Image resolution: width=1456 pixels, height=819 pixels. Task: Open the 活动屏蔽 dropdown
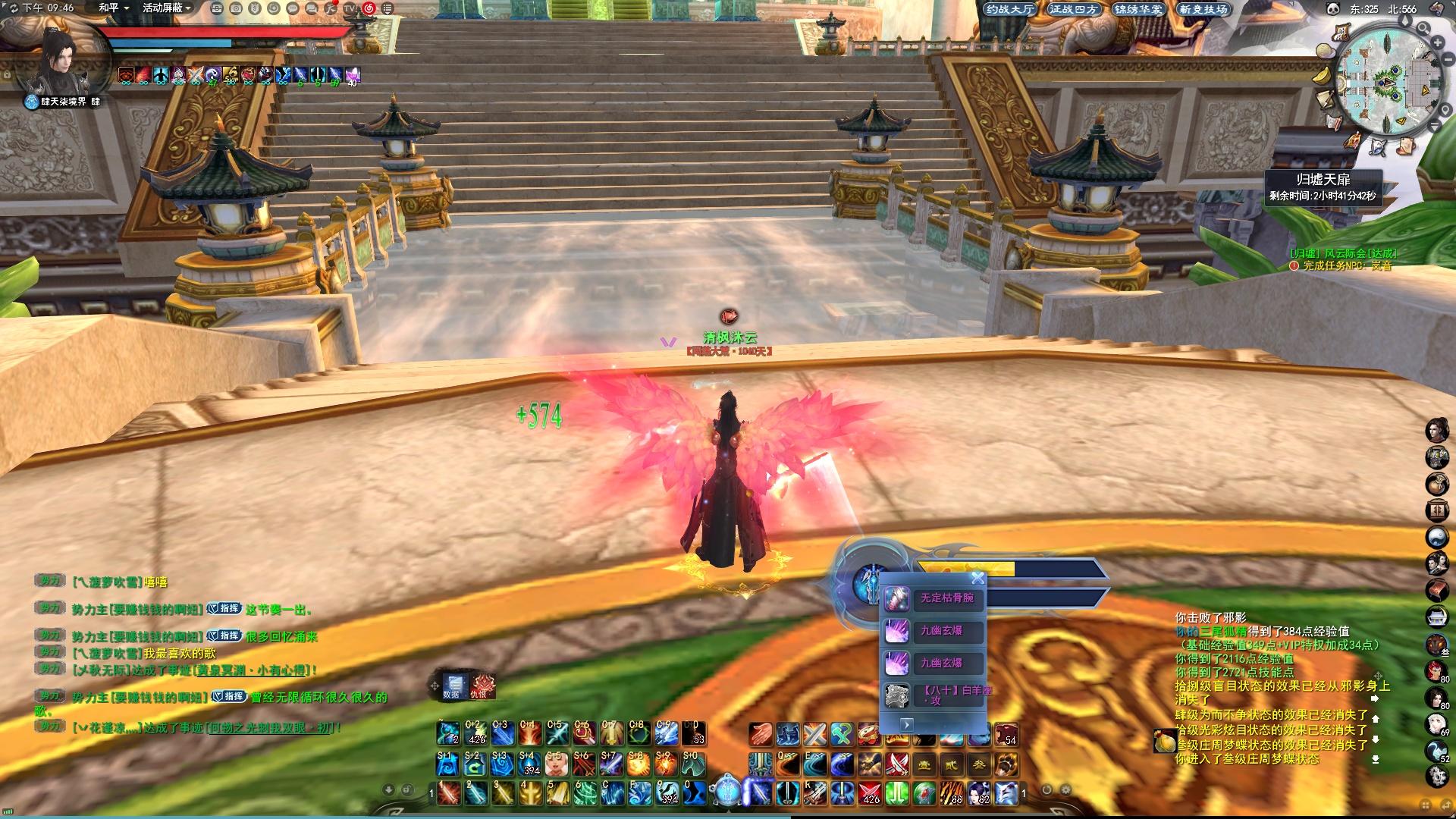[167, 8]
